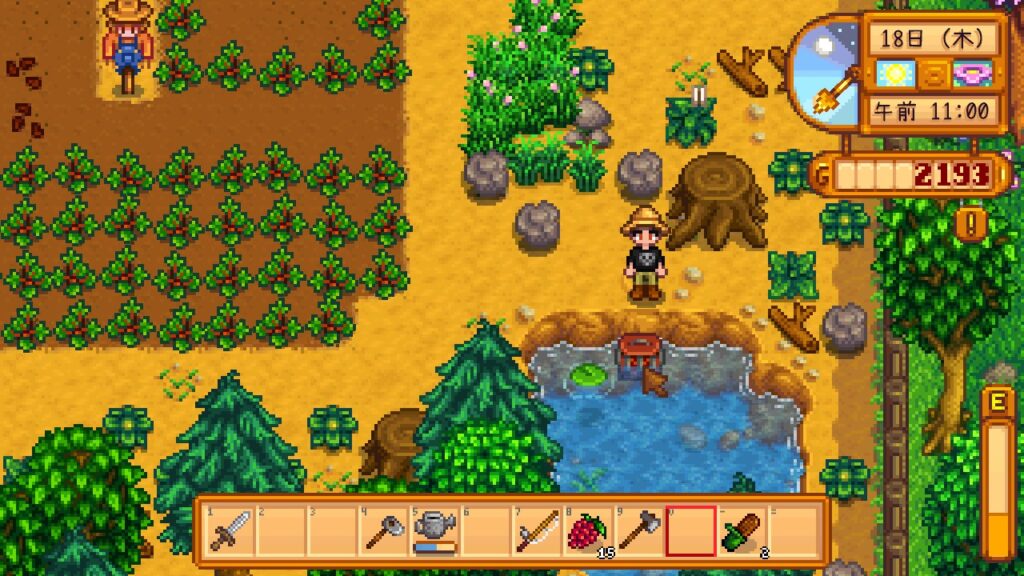Select the green-brown item stack of 2

point(743,531)
